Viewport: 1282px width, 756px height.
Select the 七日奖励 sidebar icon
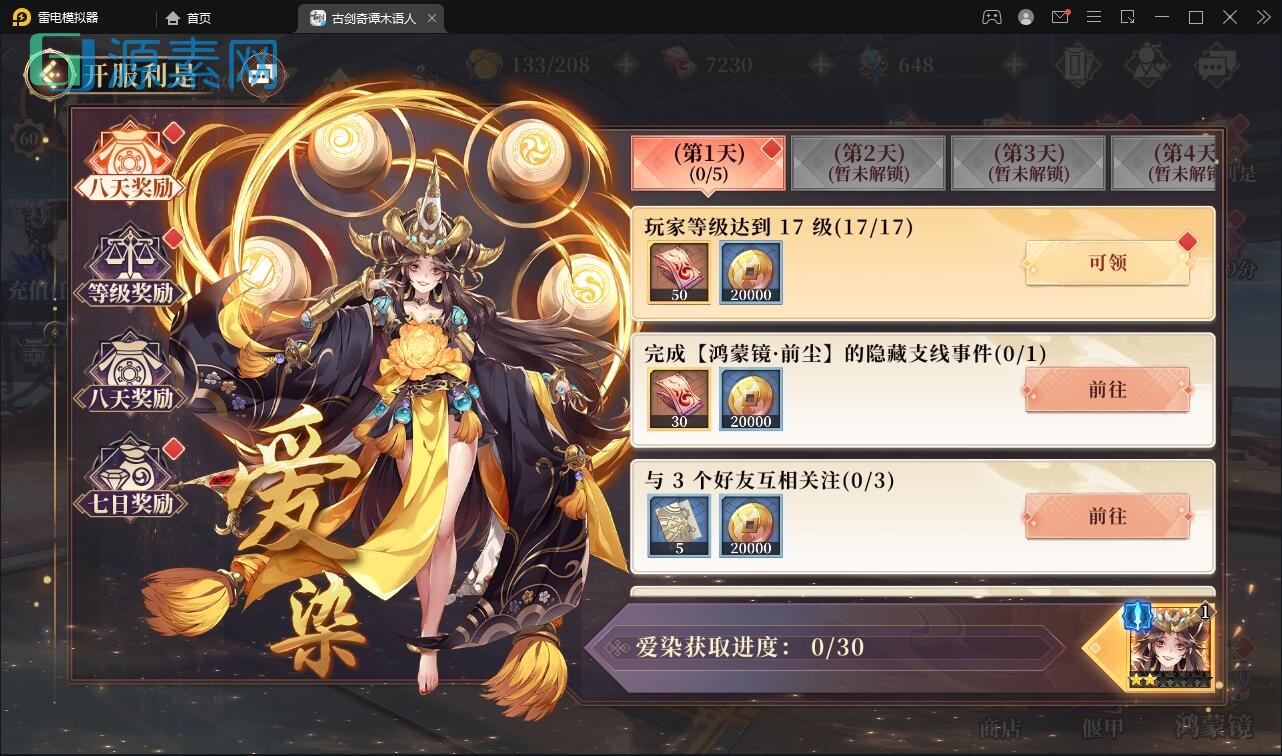(x=131, y=477)
